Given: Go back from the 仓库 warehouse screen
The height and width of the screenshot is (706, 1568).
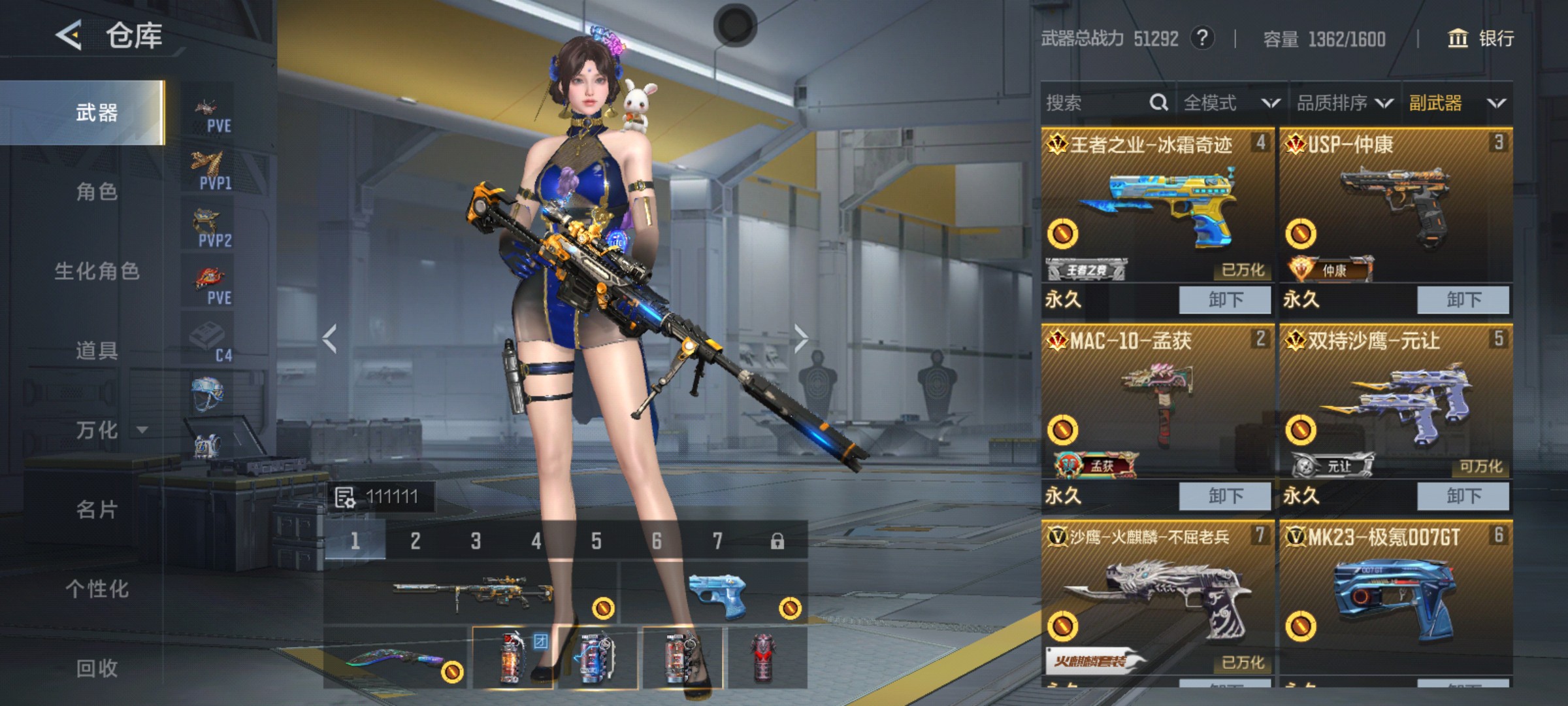Looking at the screenshot, I should (x=69, y=35).
